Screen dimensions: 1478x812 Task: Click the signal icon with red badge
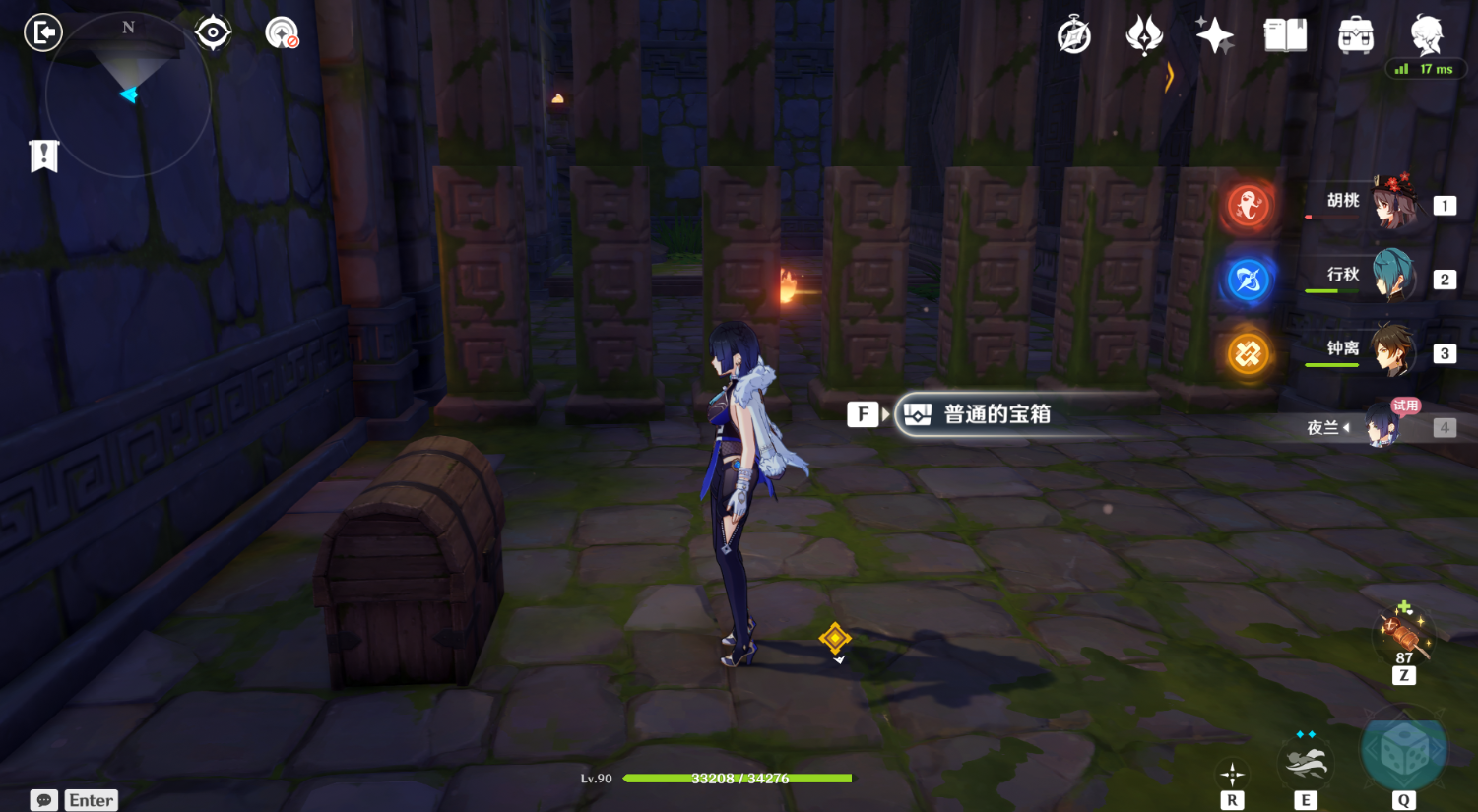(x=282, y=33)
